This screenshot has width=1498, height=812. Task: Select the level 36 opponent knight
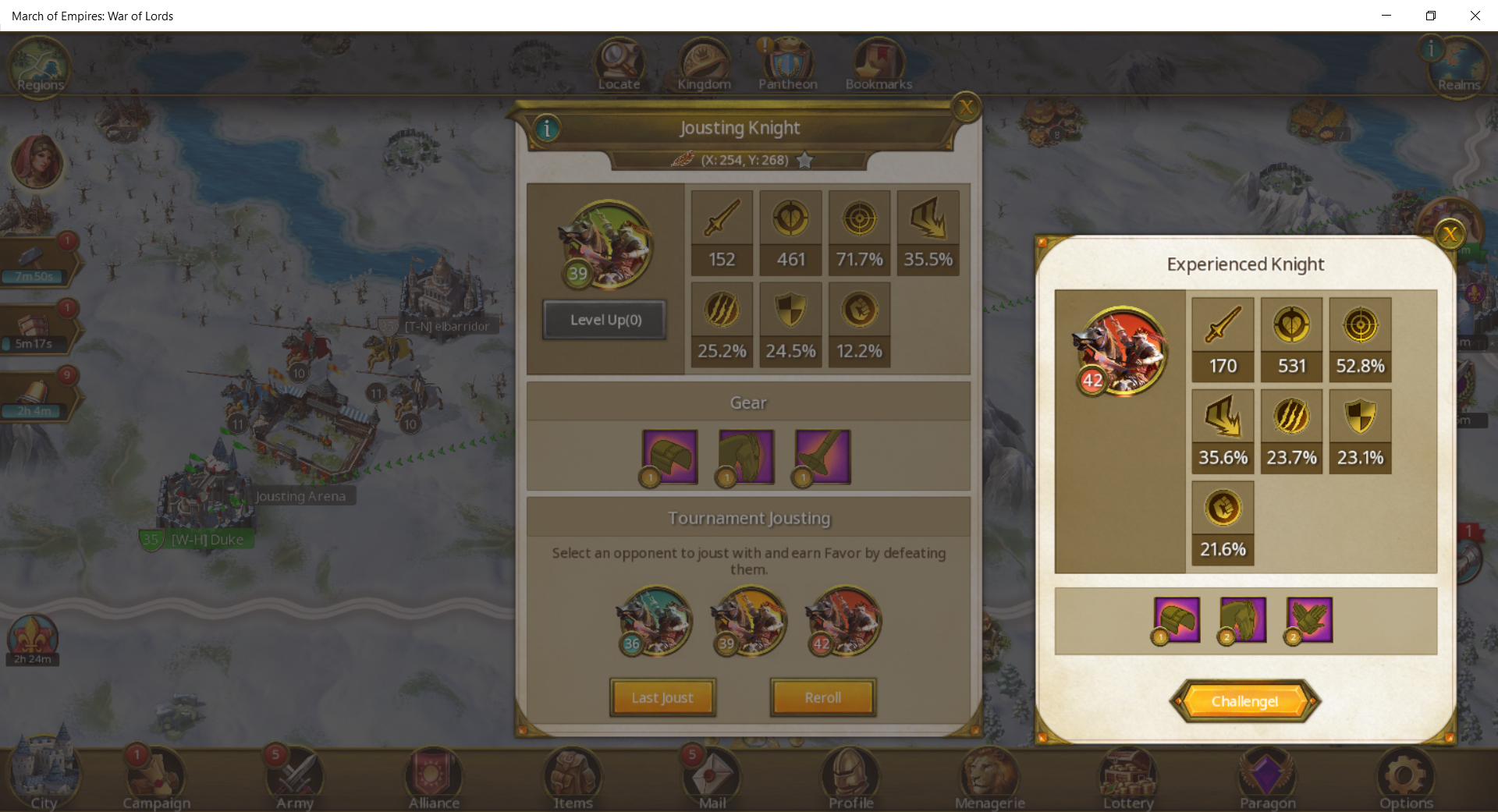tap(654, 621)
